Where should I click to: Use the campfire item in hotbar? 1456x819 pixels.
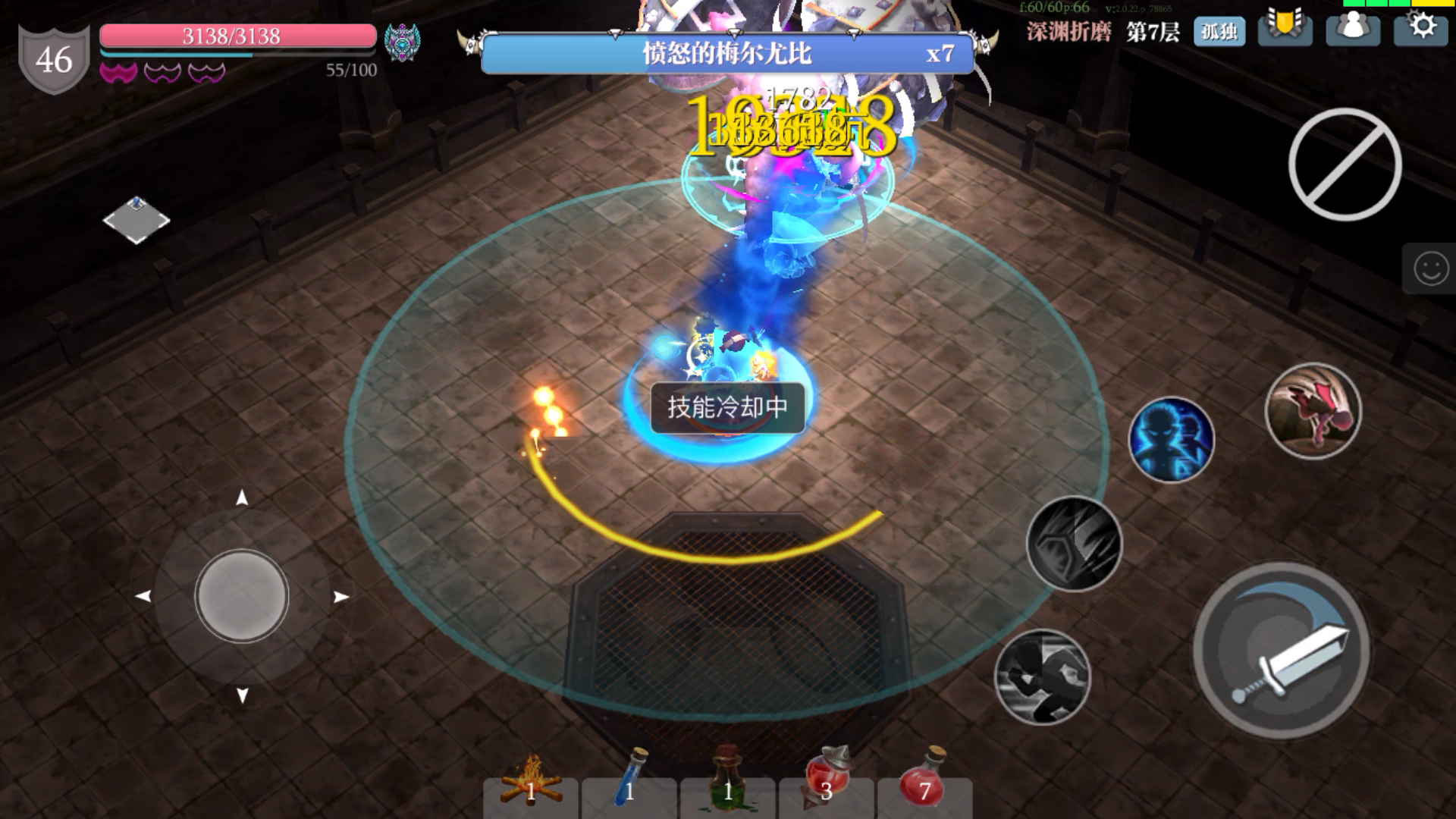532,790
